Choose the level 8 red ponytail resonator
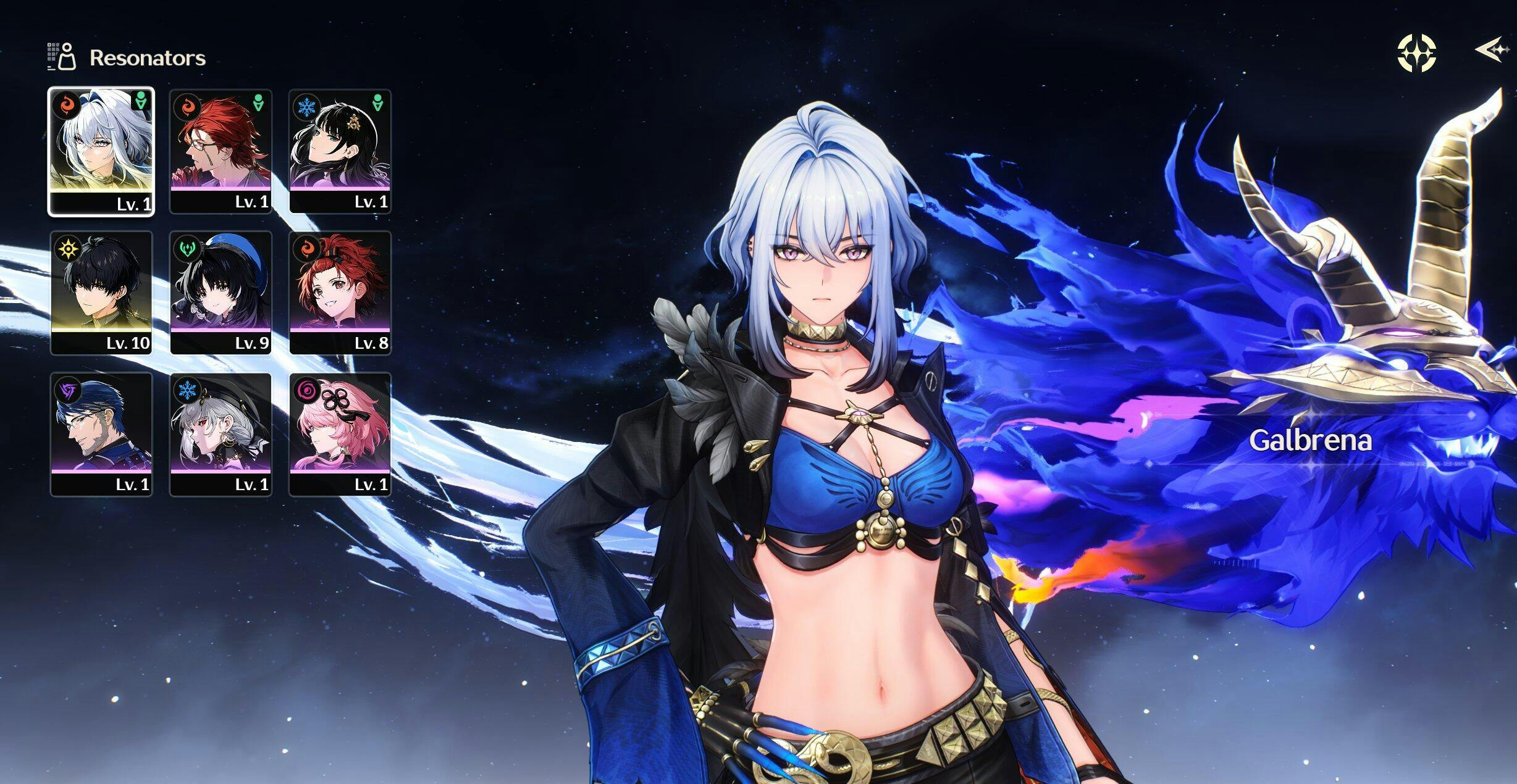The width and height of the screenshot is (1517, 784). [340, 293]
